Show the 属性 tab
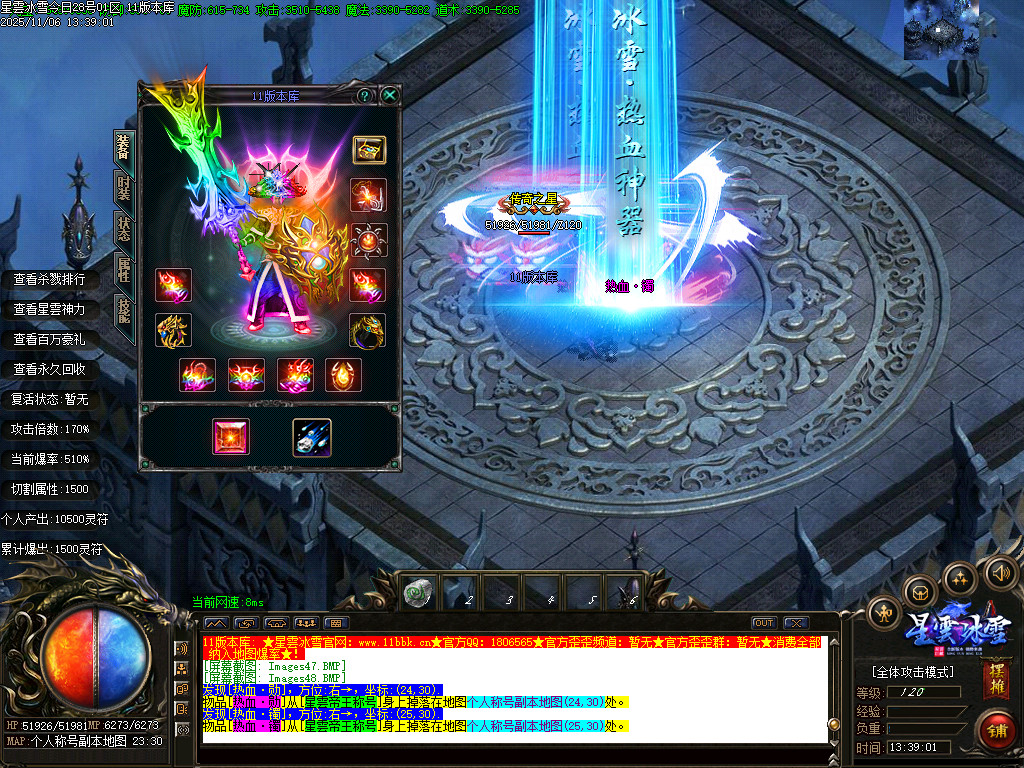1024x768 pixels. click(x=123, y=268)
